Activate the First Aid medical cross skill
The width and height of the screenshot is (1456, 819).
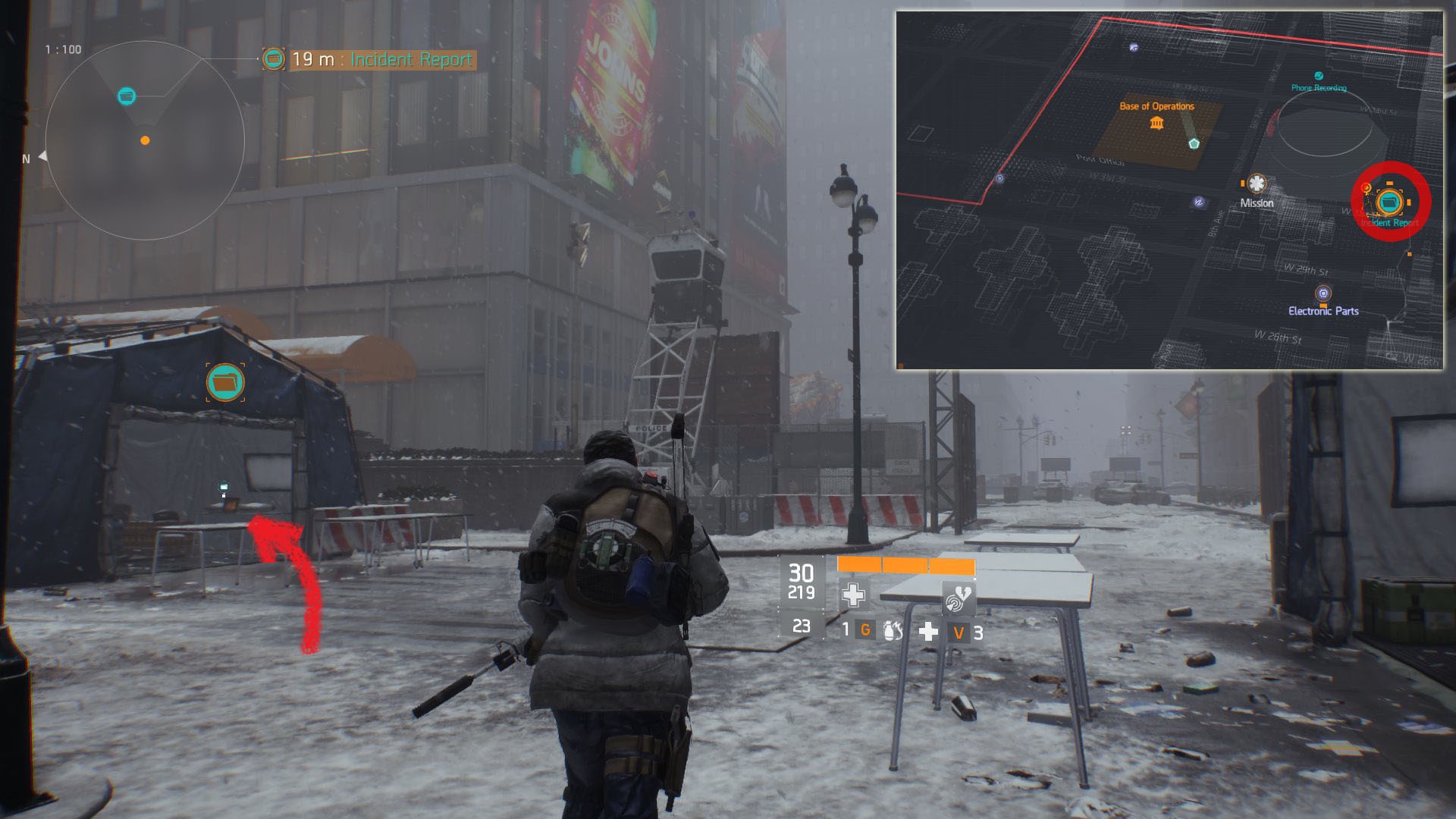[853, 595]
